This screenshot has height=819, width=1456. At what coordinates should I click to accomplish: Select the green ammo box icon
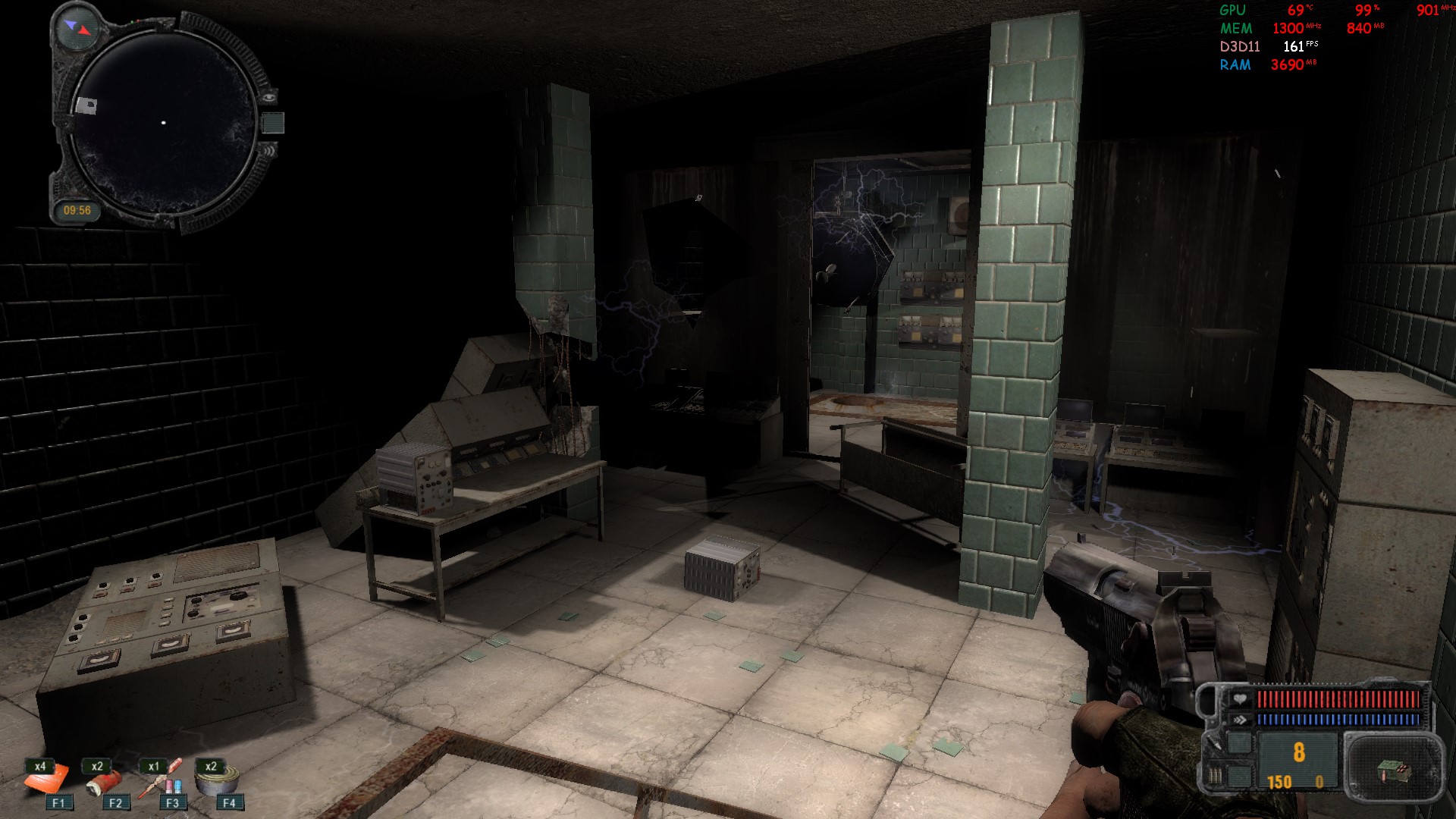(1392, 771)
